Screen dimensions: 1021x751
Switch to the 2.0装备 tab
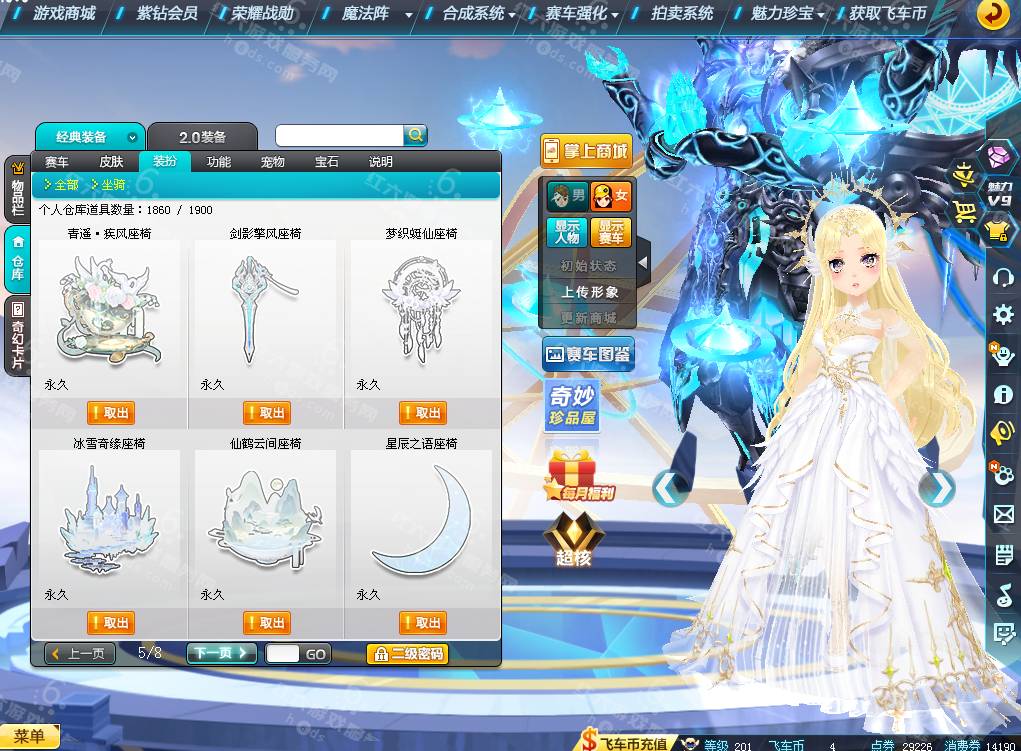click(x=202, y=137)
